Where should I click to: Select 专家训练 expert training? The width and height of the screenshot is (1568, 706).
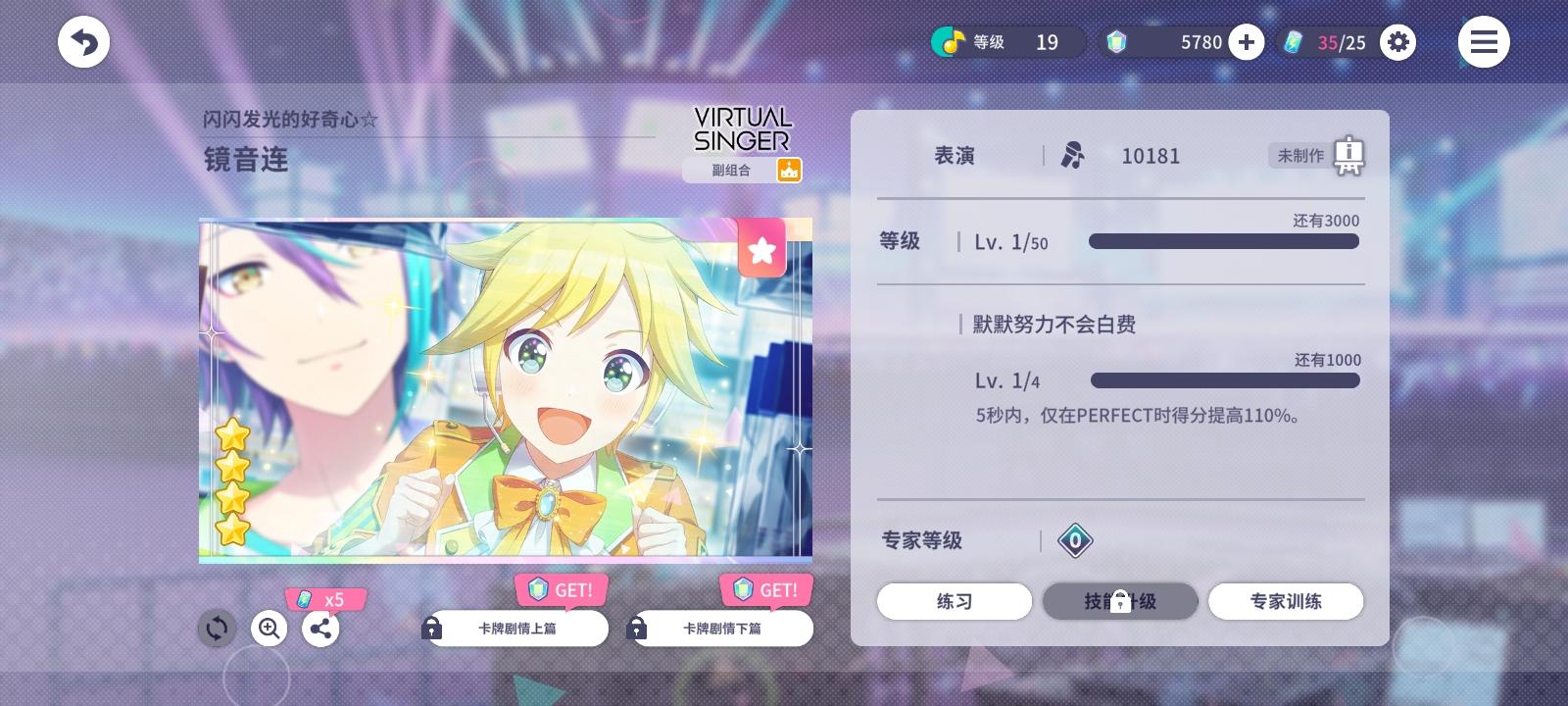point(1286,601)
